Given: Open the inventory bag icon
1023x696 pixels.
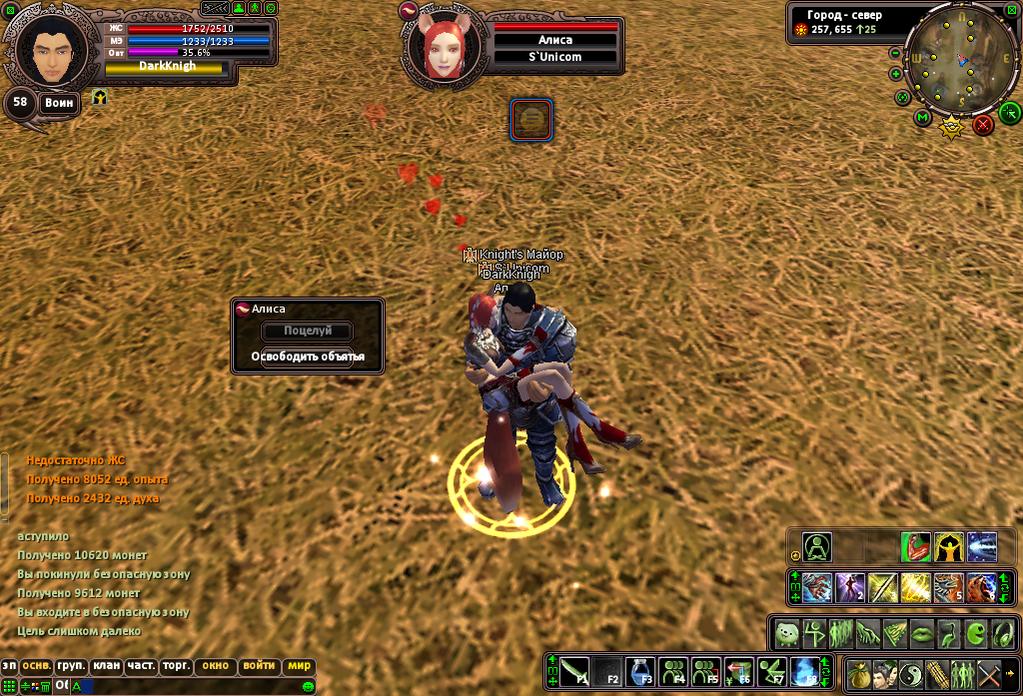Looking at the screenshot, I should pos(859,673).
